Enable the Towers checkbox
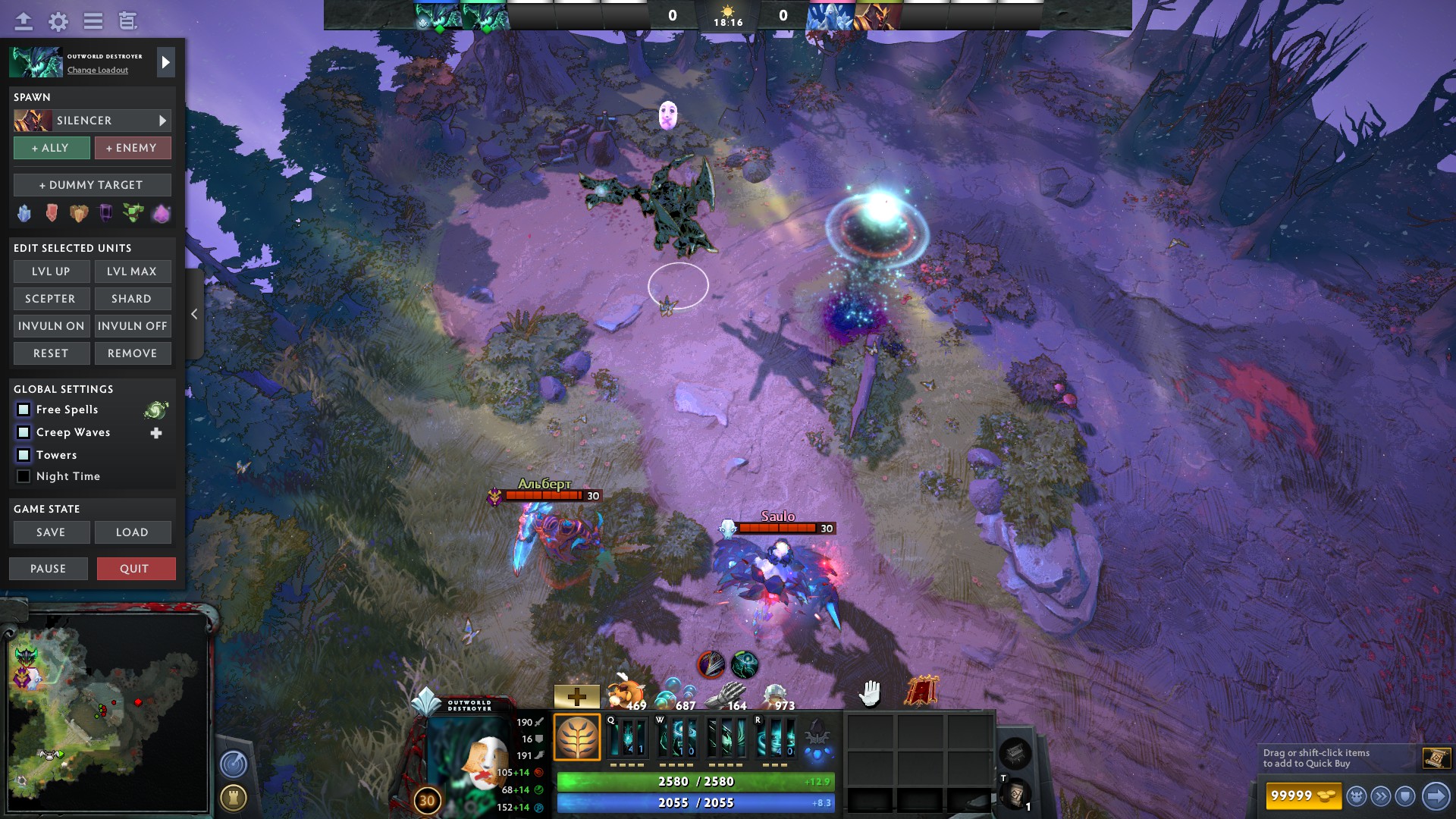This screenshot has width=1456, height=819. point(23,454)
